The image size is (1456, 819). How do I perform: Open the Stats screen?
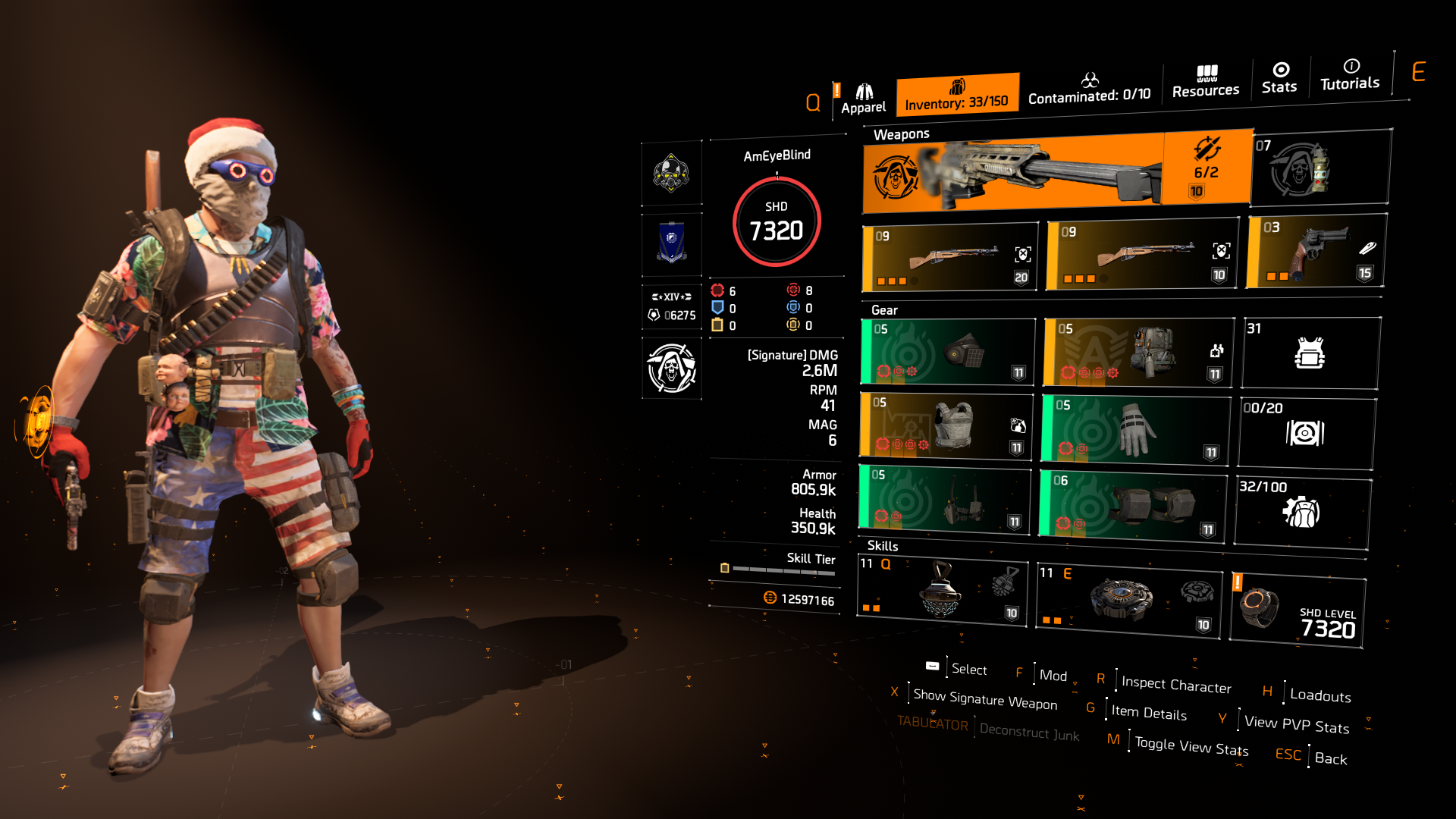1279,80
